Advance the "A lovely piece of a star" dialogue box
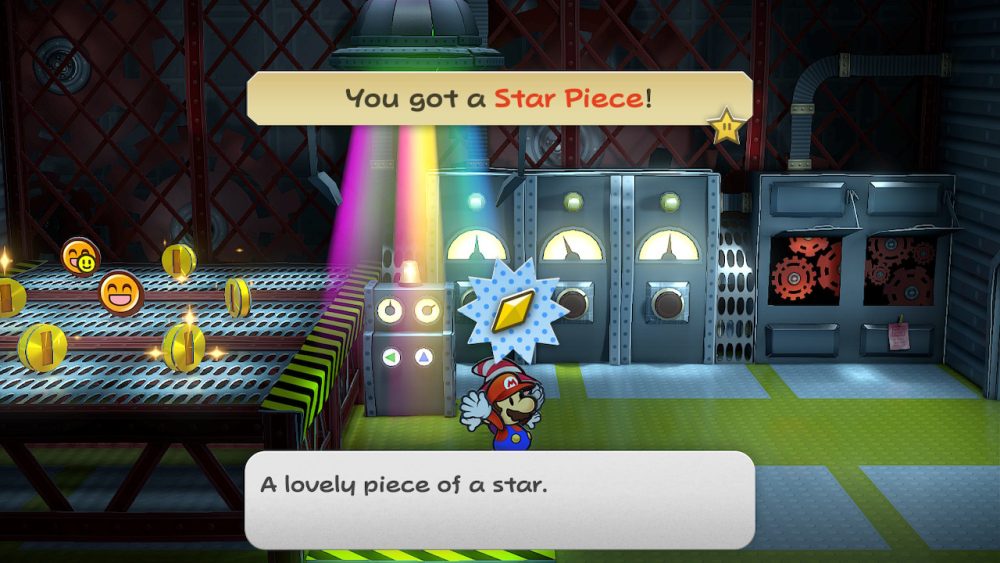 pyautogui.click(x=499, y=498)
